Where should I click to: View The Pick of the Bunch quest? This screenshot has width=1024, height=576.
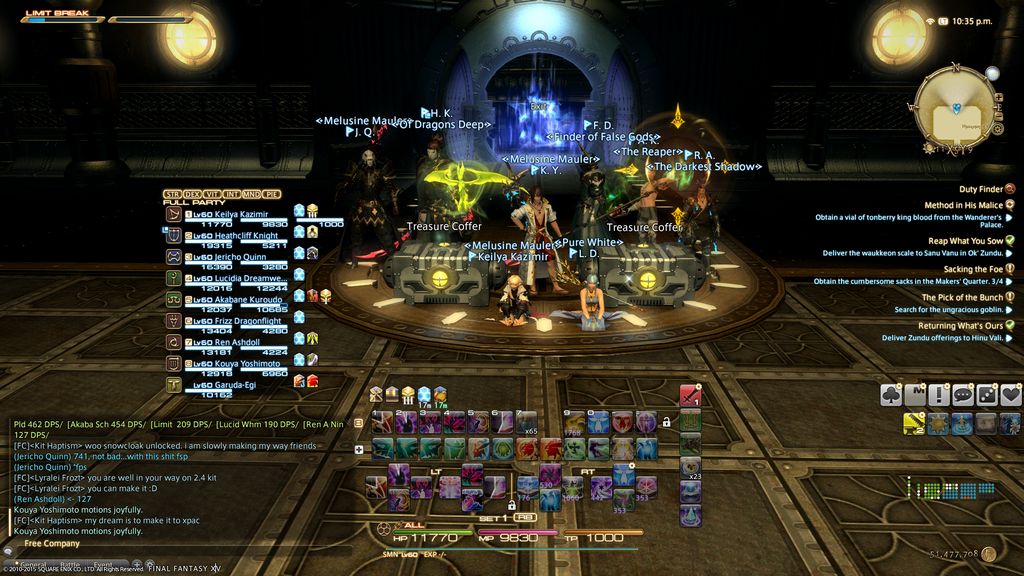[962, 298]
